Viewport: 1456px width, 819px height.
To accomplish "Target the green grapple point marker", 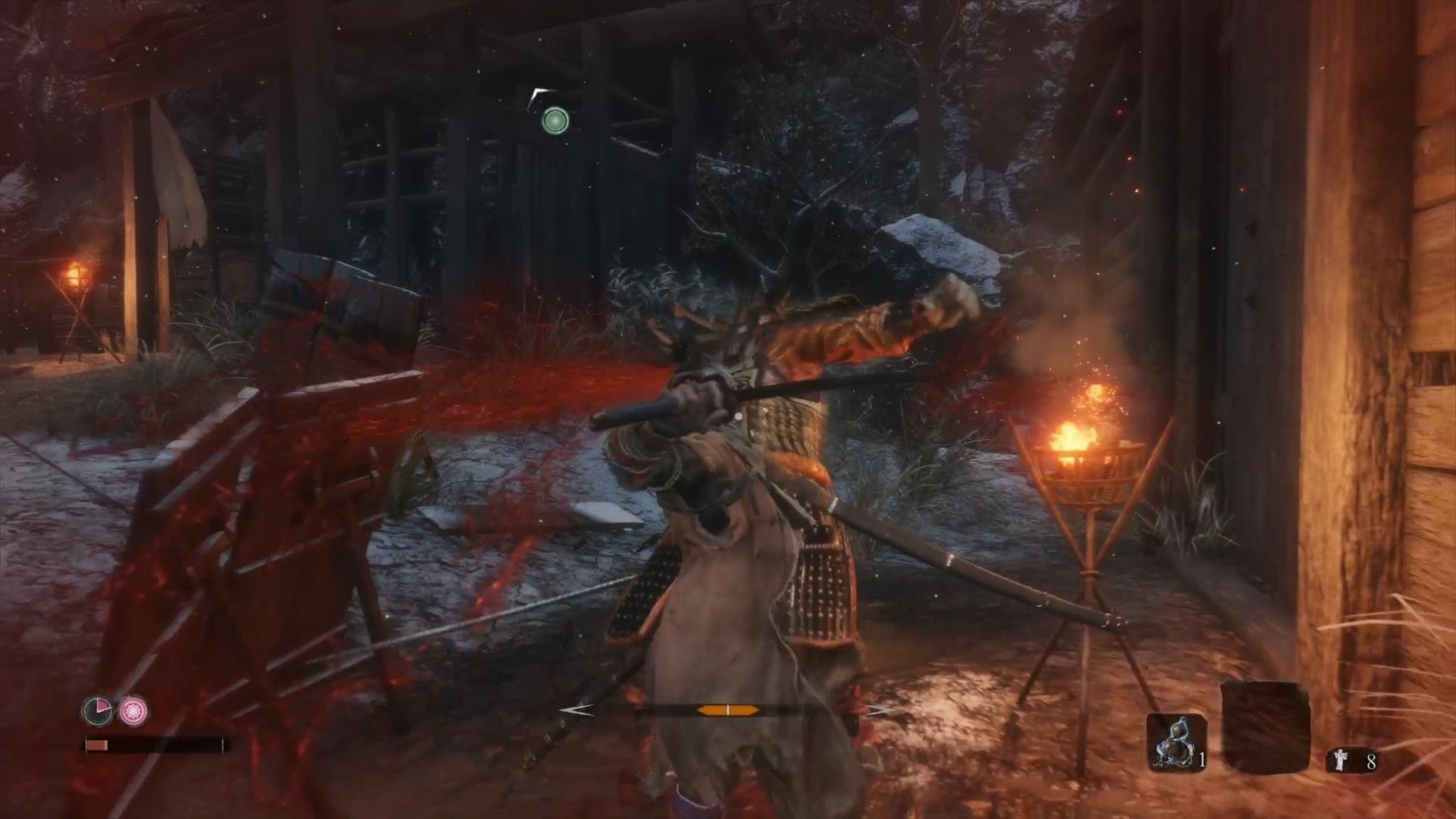I will [x=555, y=120].
